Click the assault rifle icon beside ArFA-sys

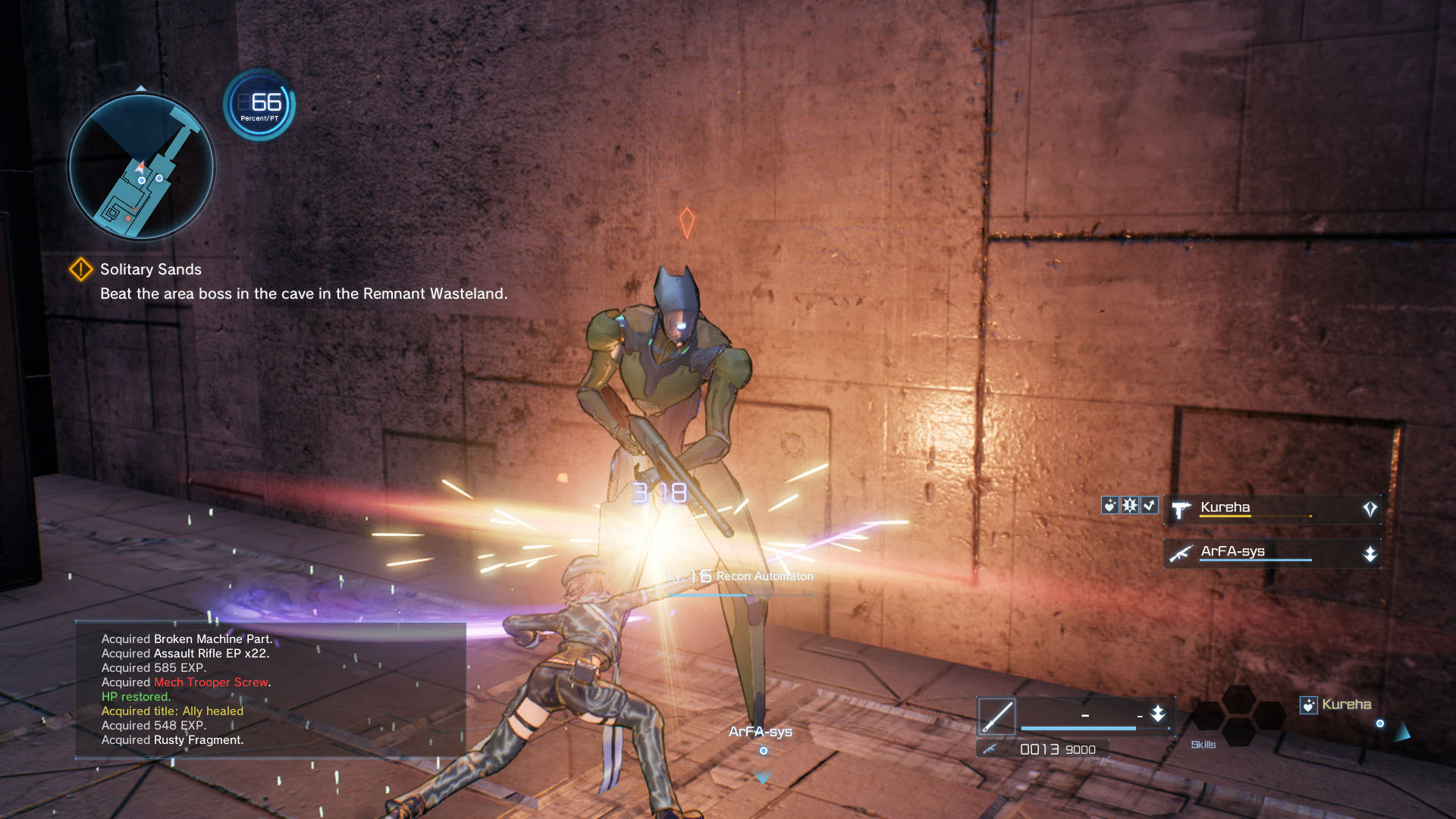coord(1181,554)
